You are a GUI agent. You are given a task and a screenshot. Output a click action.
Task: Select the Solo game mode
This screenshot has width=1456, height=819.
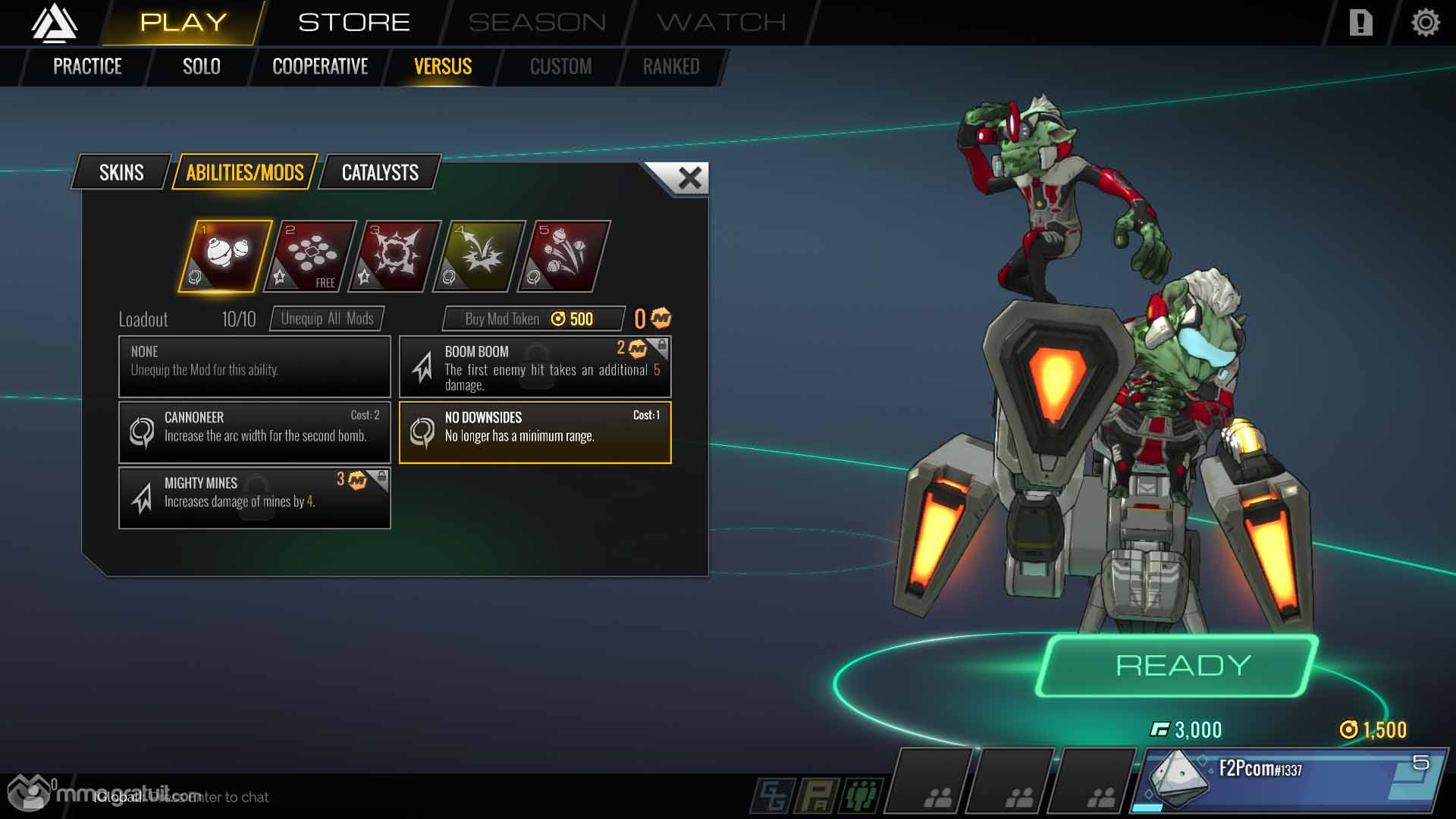(x=201, y=67)
